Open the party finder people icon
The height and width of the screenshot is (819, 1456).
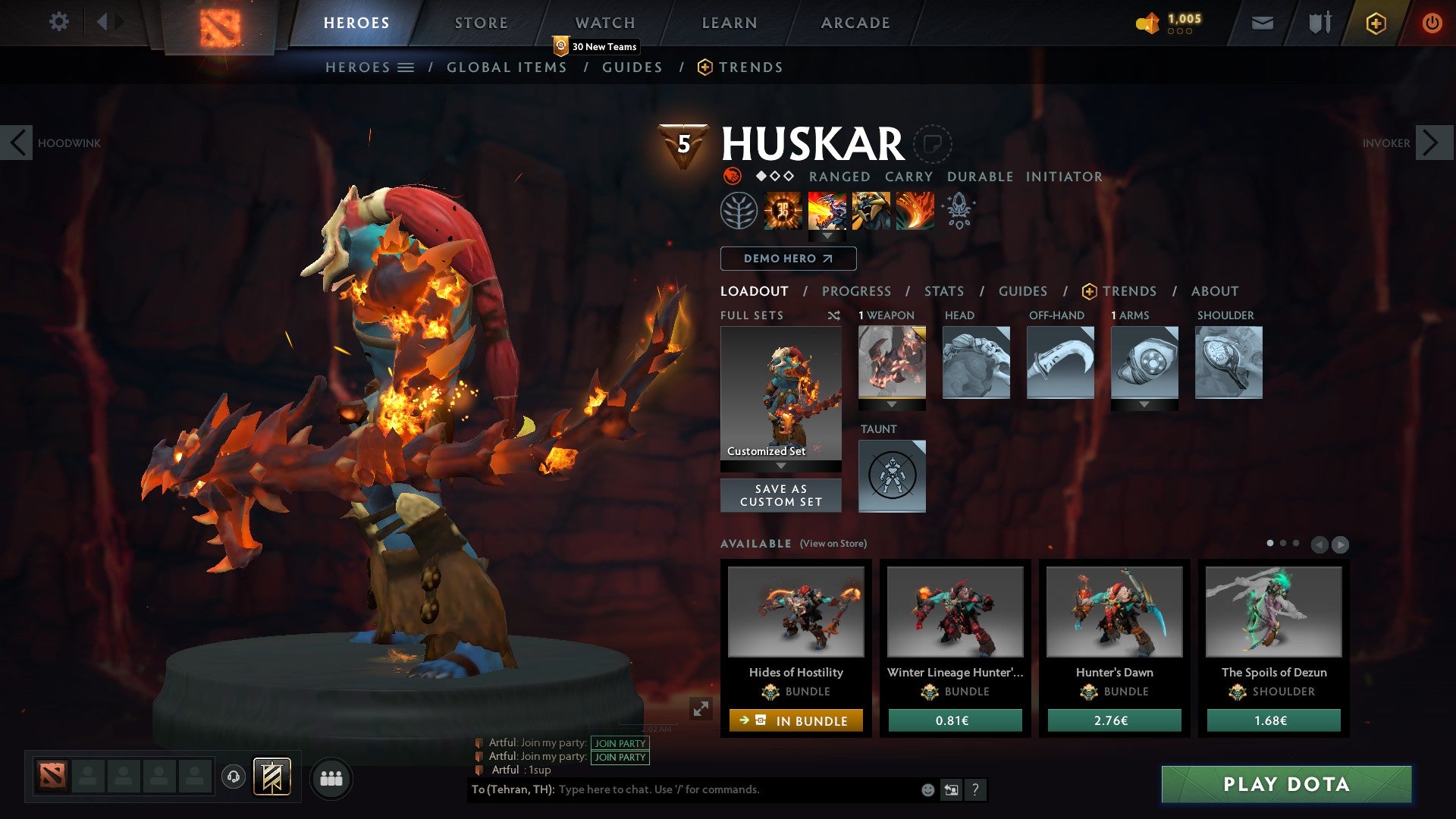[x=331, y=778]
